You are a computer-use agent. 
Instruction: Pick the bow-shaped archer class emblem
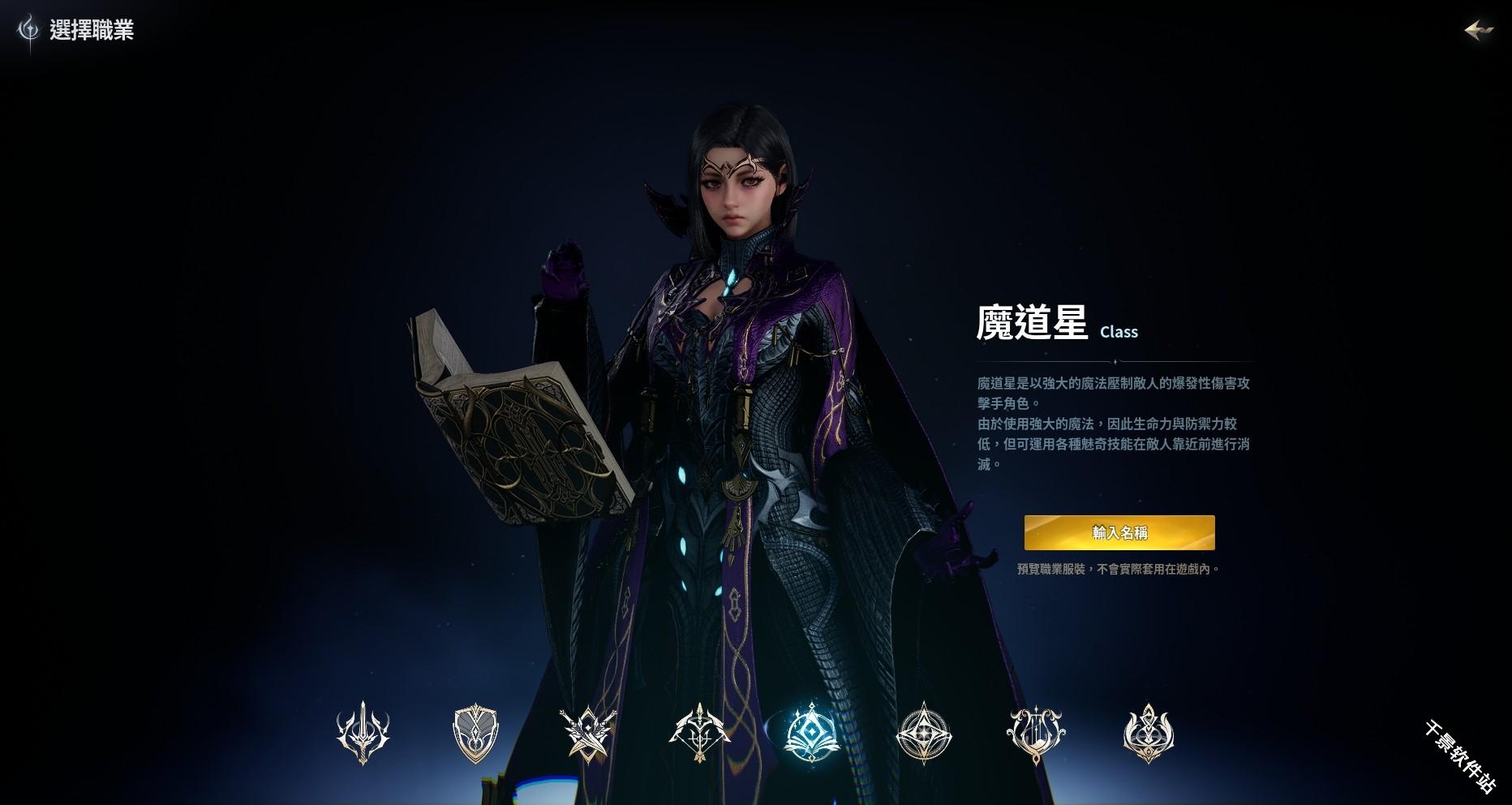699,734
